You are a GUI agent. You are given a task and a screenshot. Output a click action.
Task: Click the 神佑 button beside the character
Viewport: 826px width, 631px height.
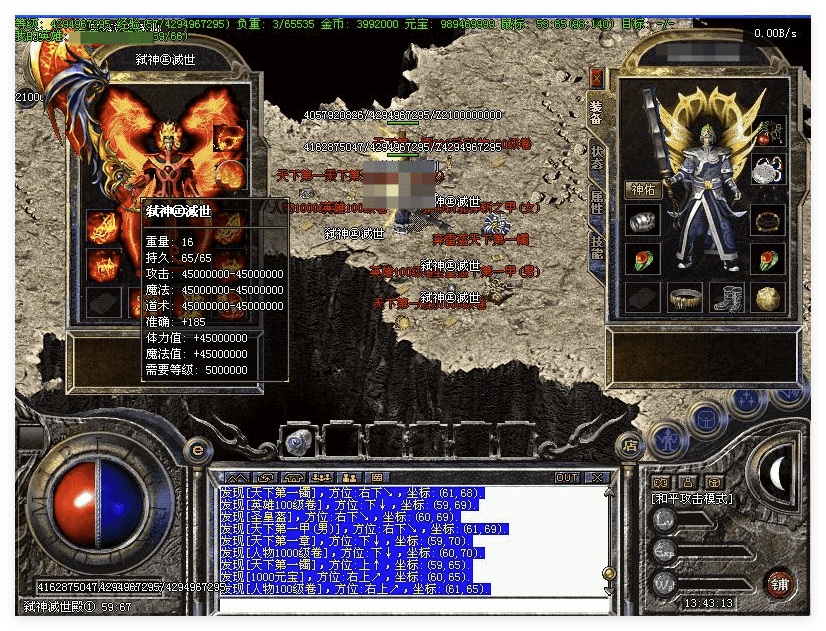click(x=642, y=189)
